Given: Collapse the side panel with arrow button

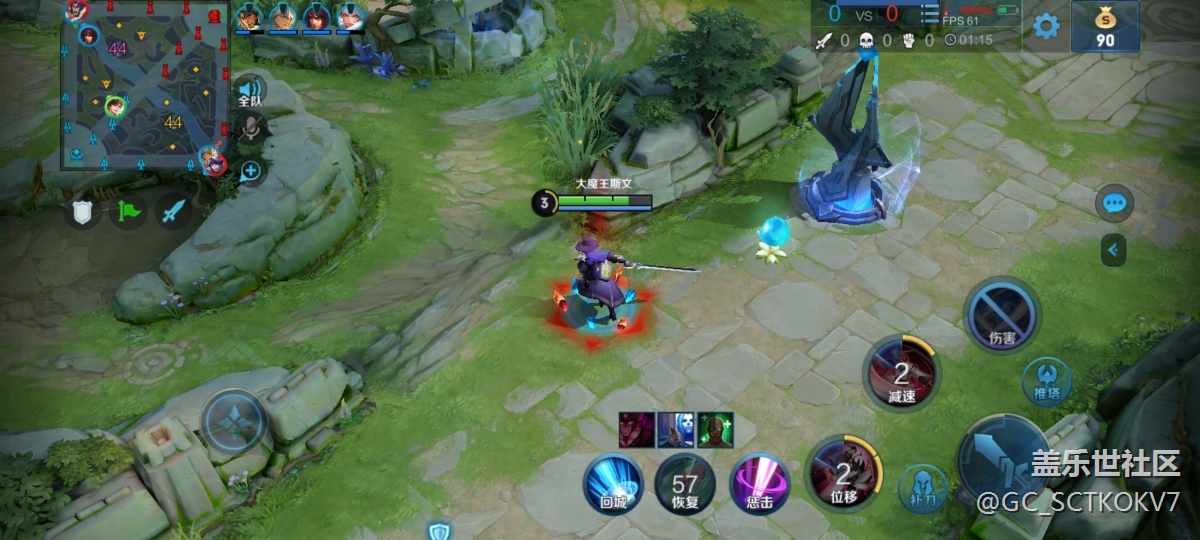Looking at the screenshot, I should (1114, 250).
